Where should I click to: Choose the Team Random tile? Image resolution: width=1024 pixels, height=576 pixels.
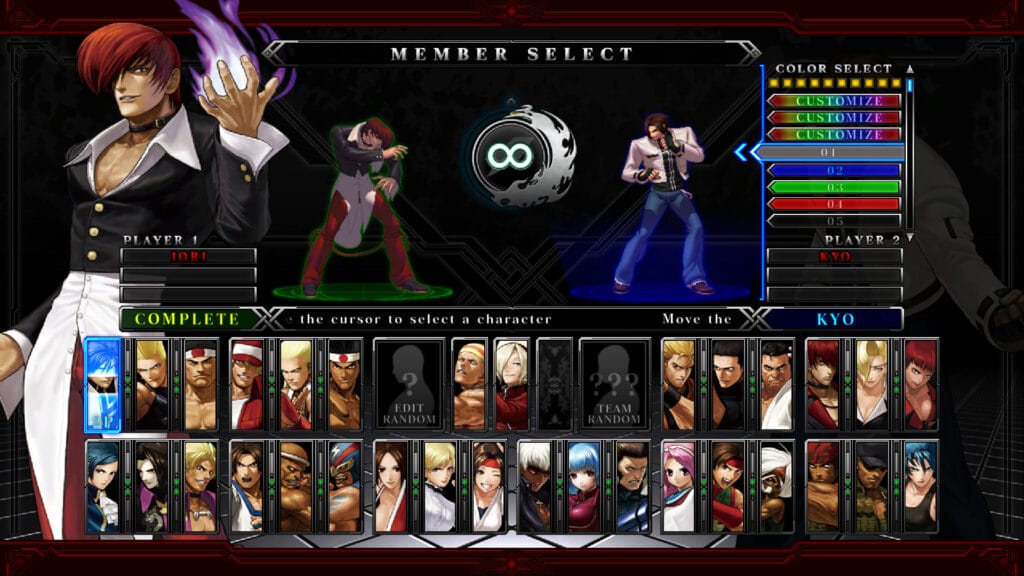click(x=614, y=384)
